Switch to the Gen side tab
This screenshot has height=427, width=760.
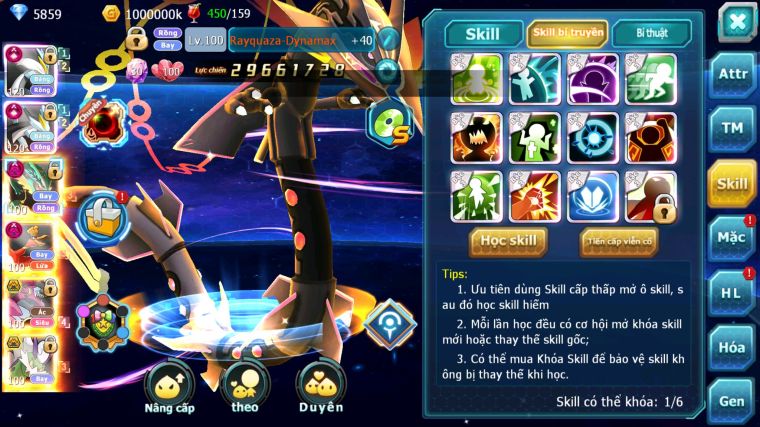pos(732,402)
